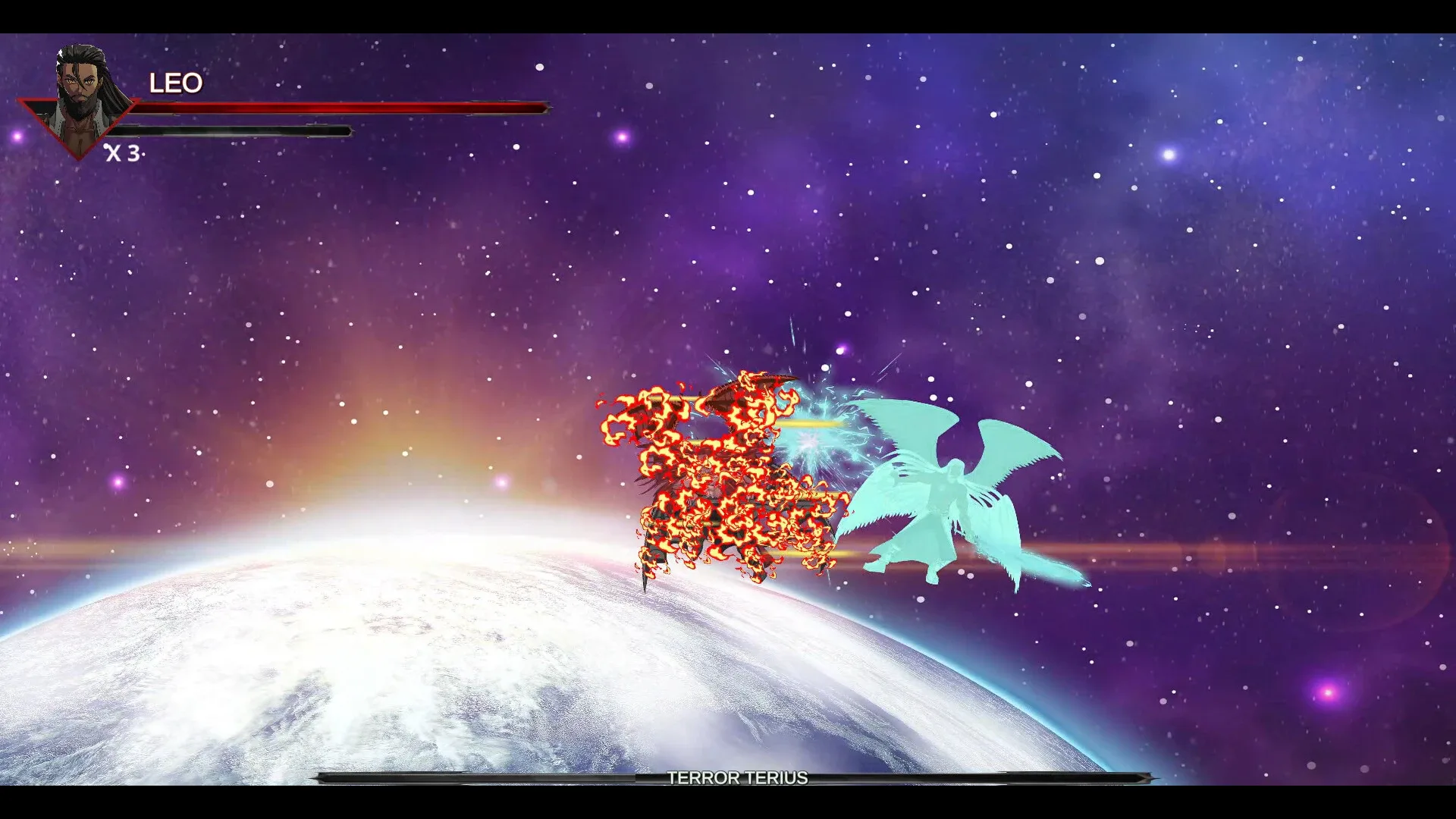Select the TERROR TERIUS name label

(736, 778)
